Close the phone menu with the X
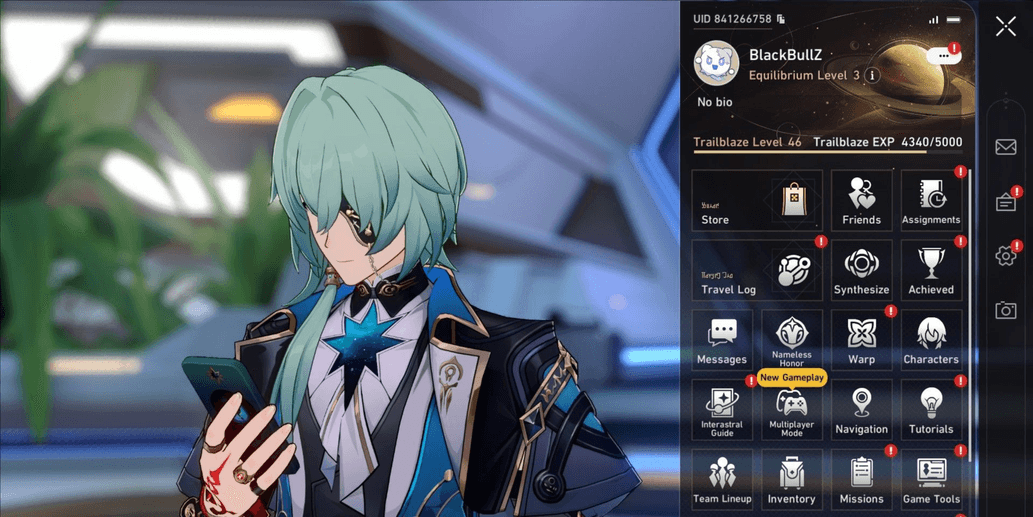 click(1005, 27)
